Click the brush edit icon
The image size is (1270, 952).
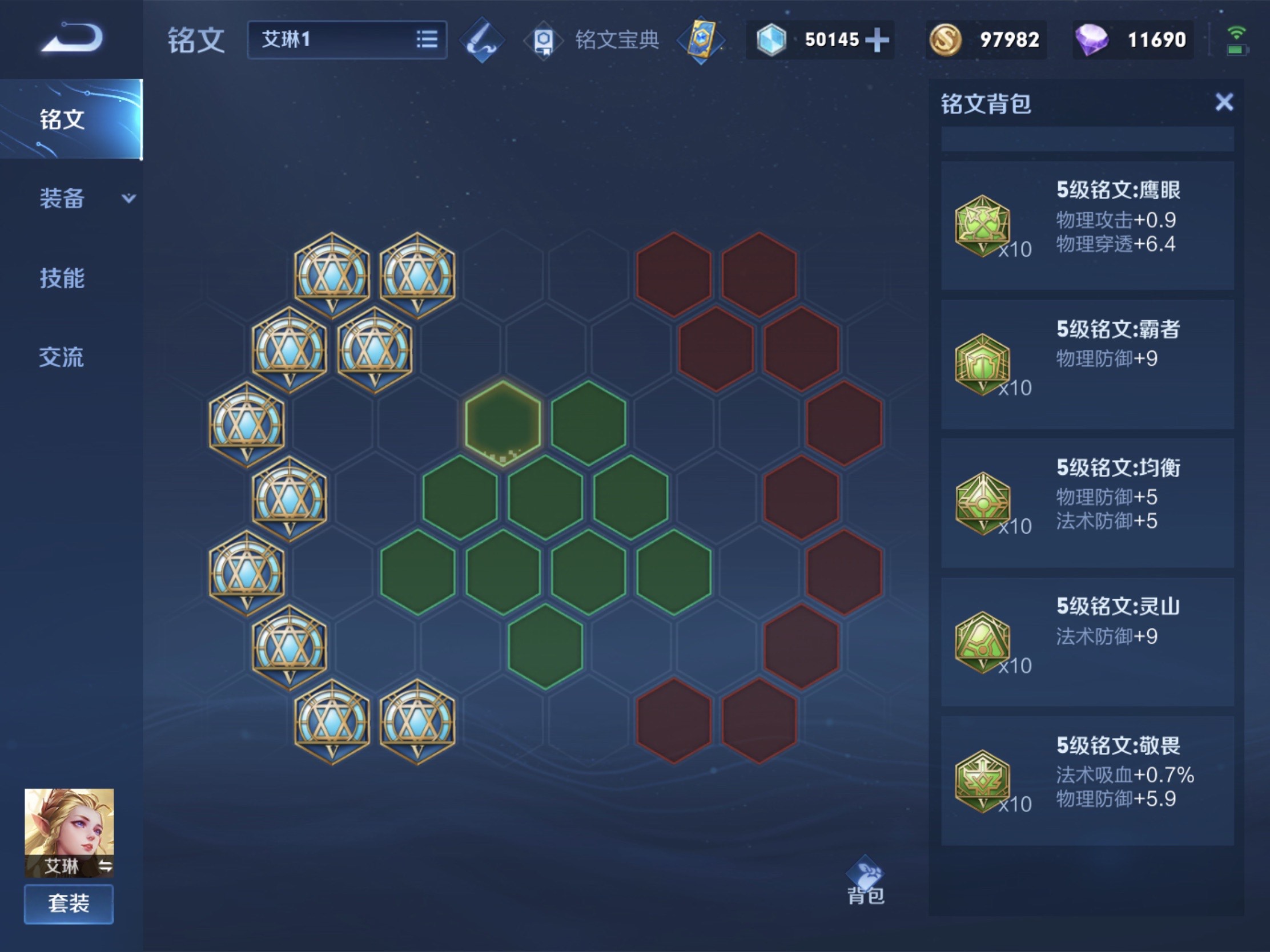tap(482, 39)
